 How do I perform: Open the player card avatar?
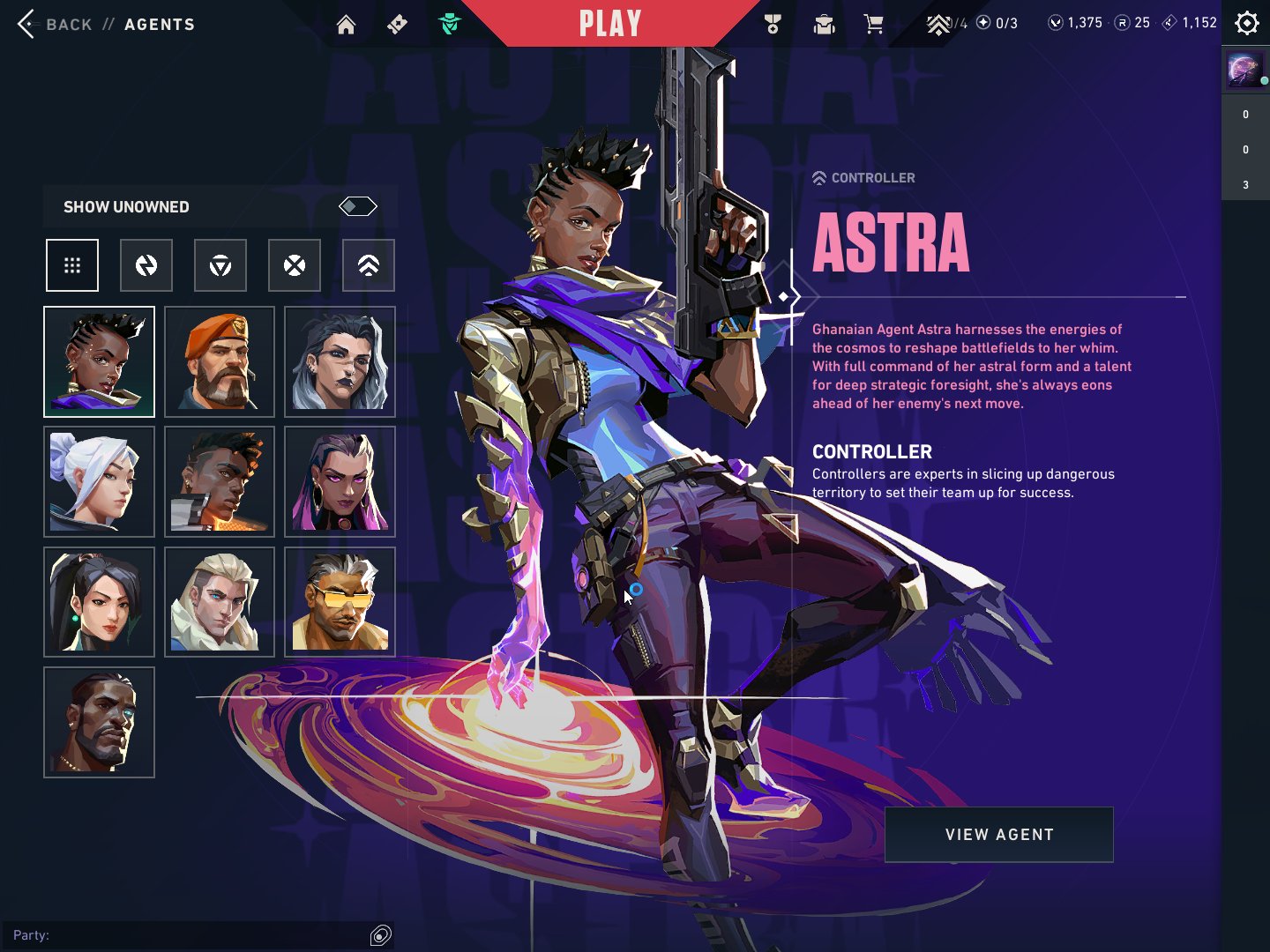point(1244,71)
